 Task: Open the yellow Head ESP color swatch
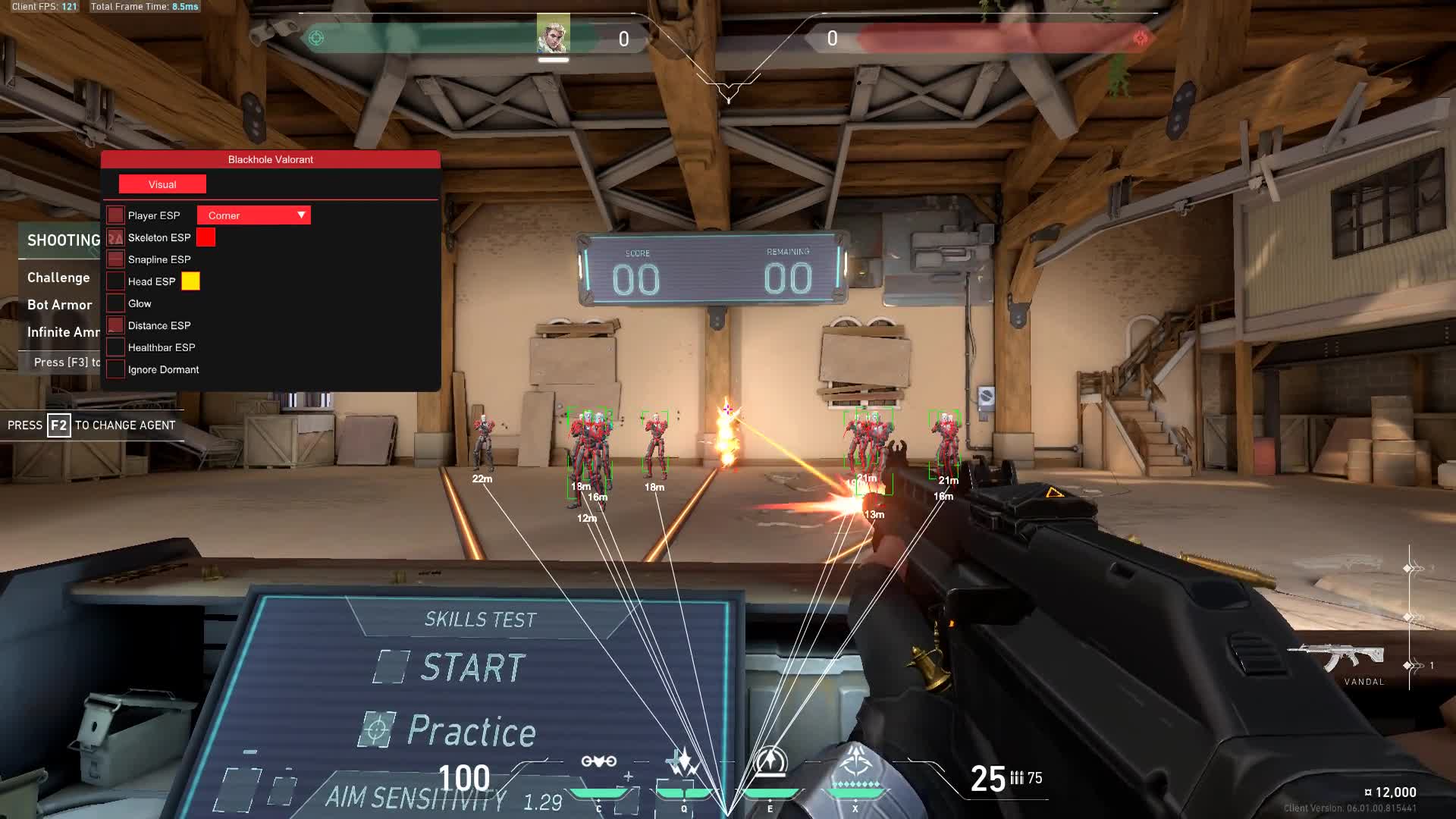tap(190, 281)
